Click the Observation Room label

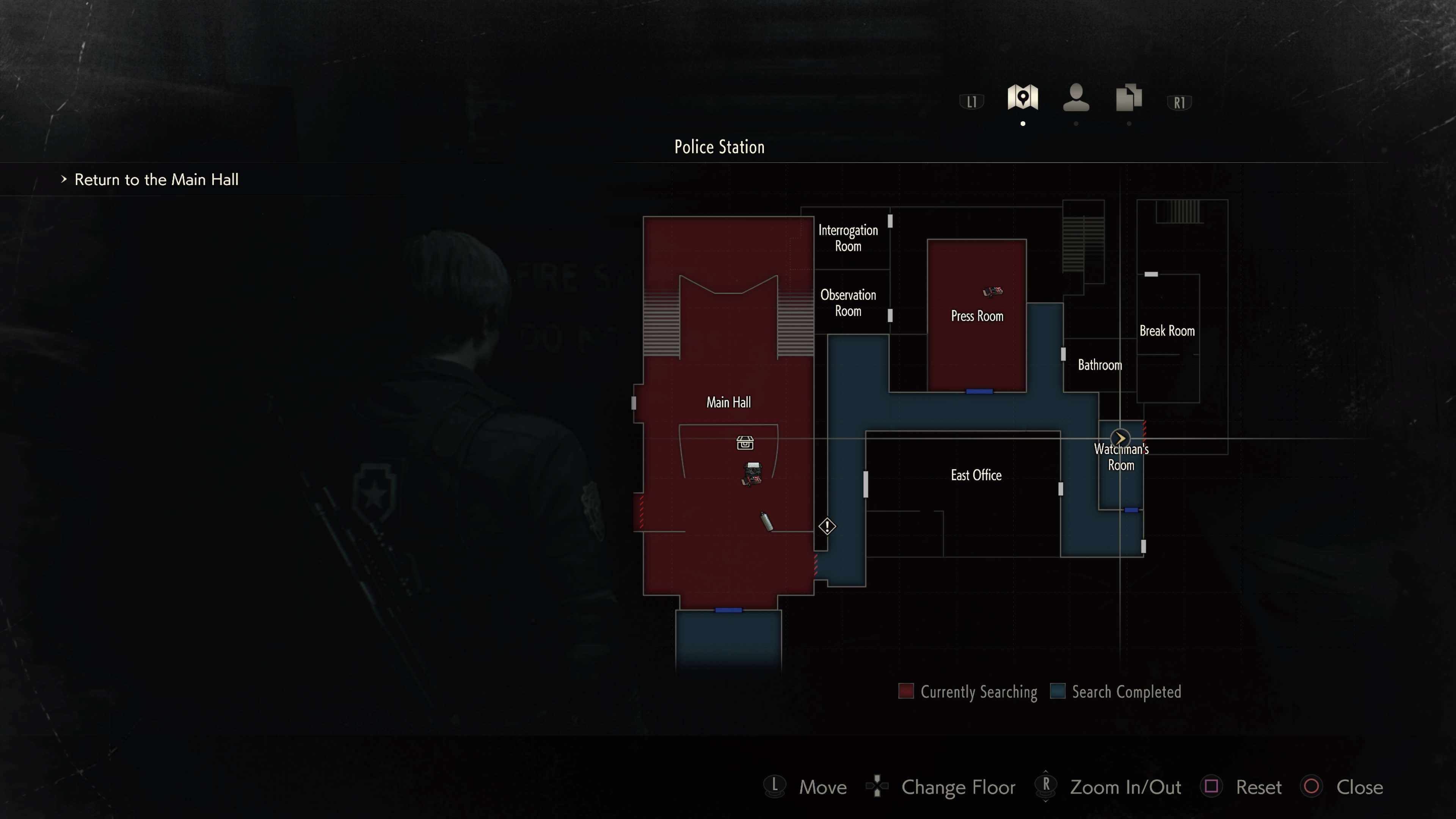tap(848, 303)
